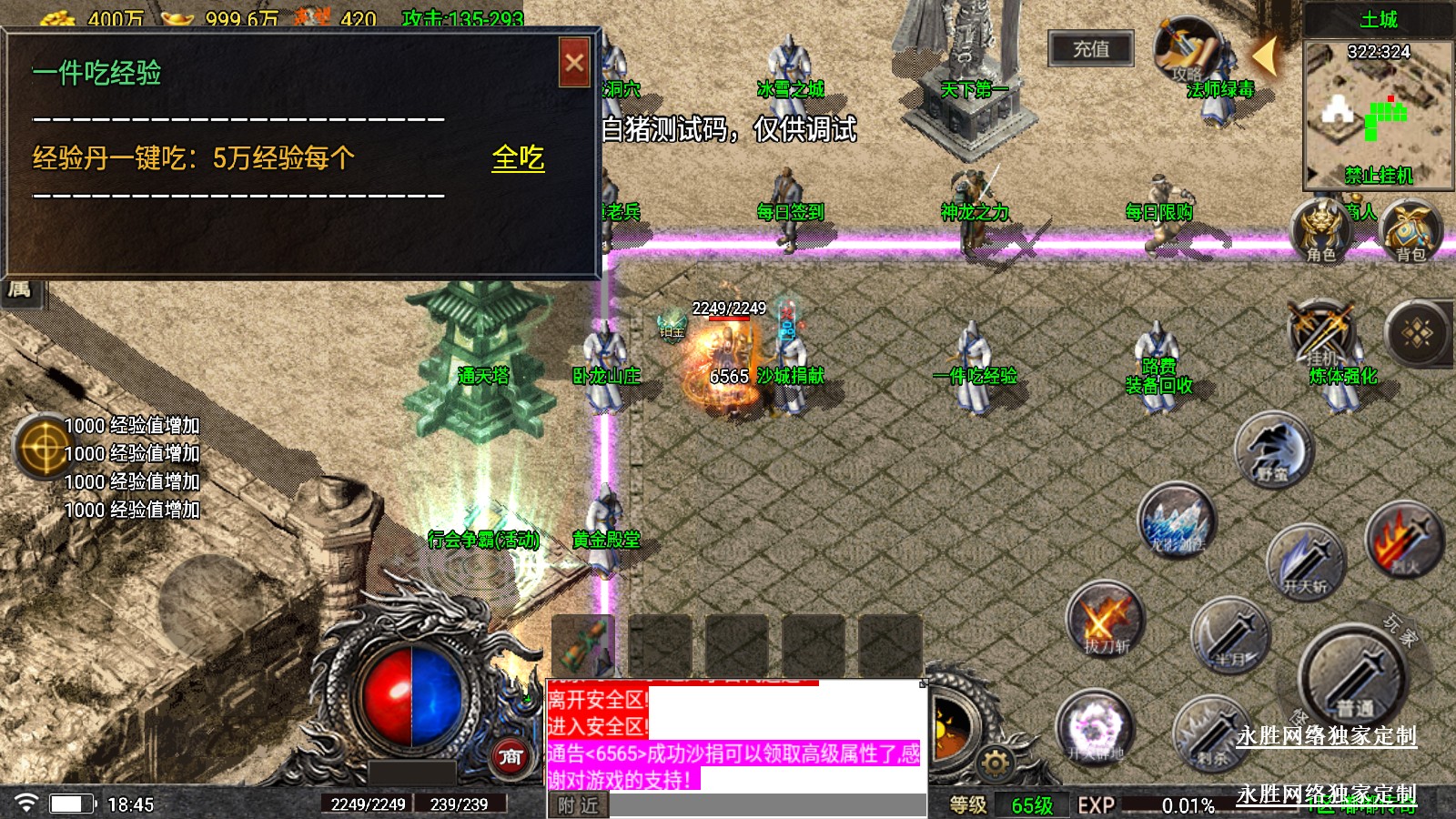1456x819 pixels.
Task: Close the 一件吃经验 dialog
Action: coord(574,63)
